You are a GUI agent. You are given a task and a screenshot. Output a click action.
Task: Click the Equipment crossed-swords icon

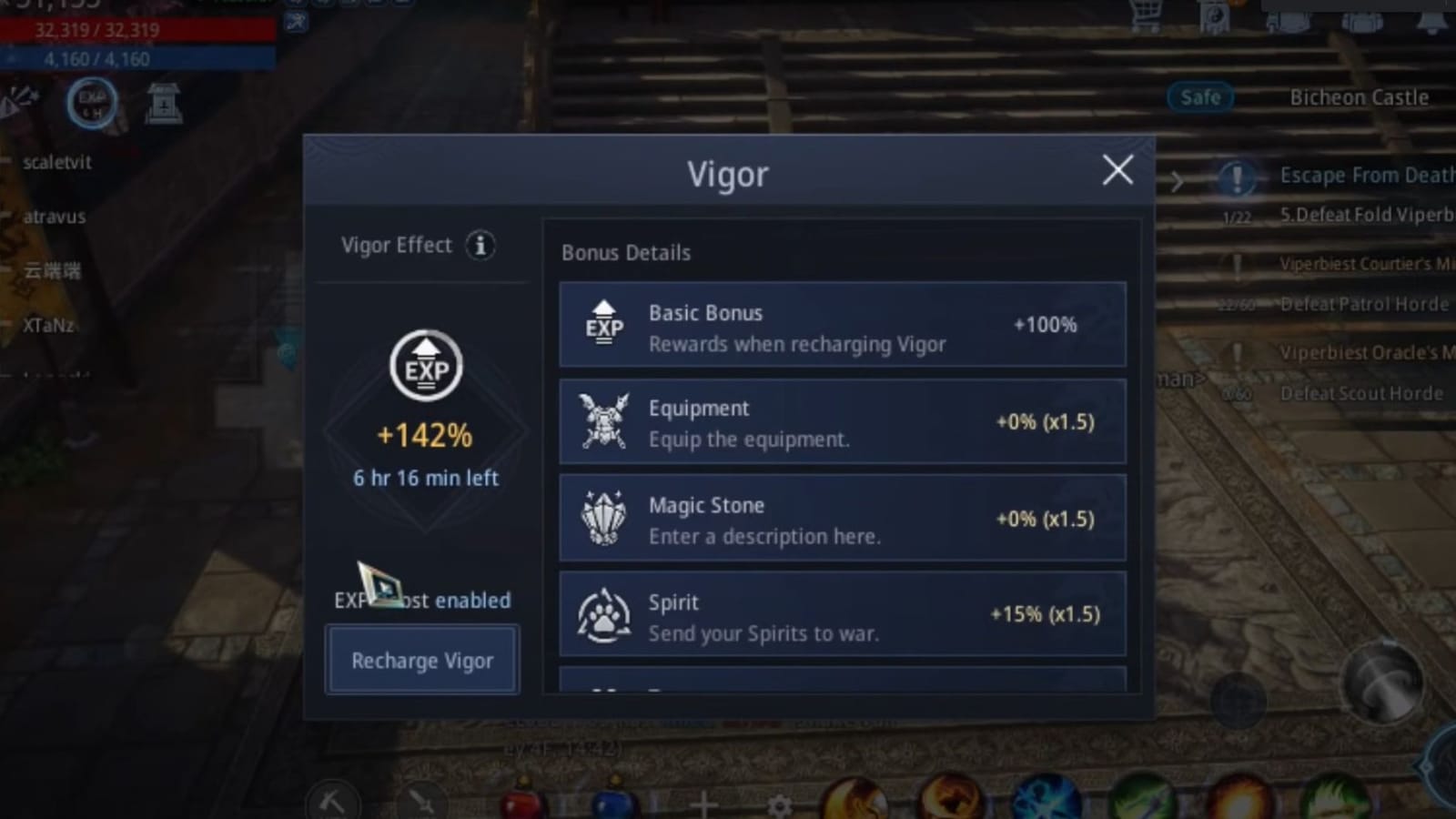click(x=603, y=423)
